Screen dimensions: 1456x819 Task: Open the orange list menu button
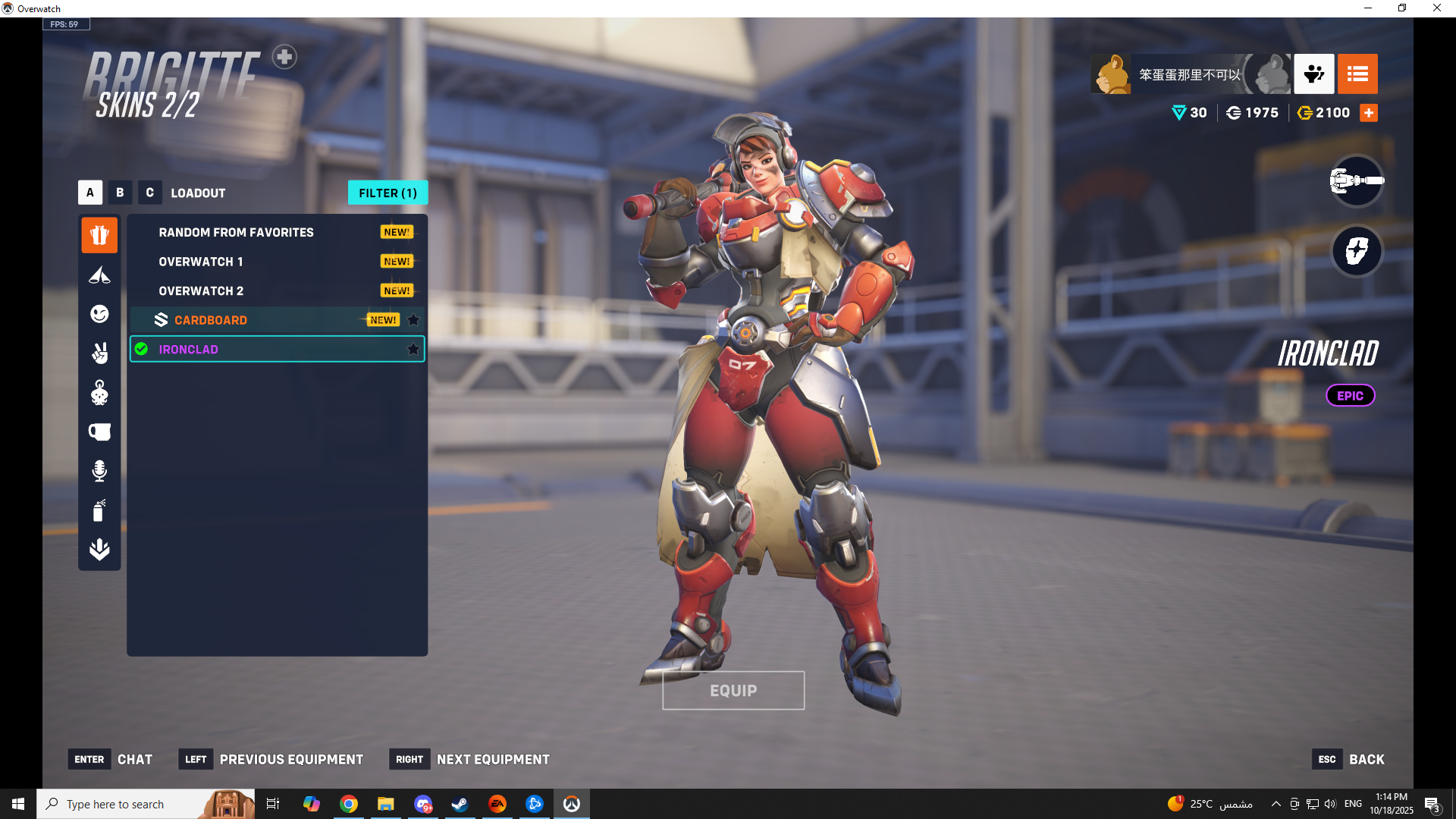[x=1357, y=74]
